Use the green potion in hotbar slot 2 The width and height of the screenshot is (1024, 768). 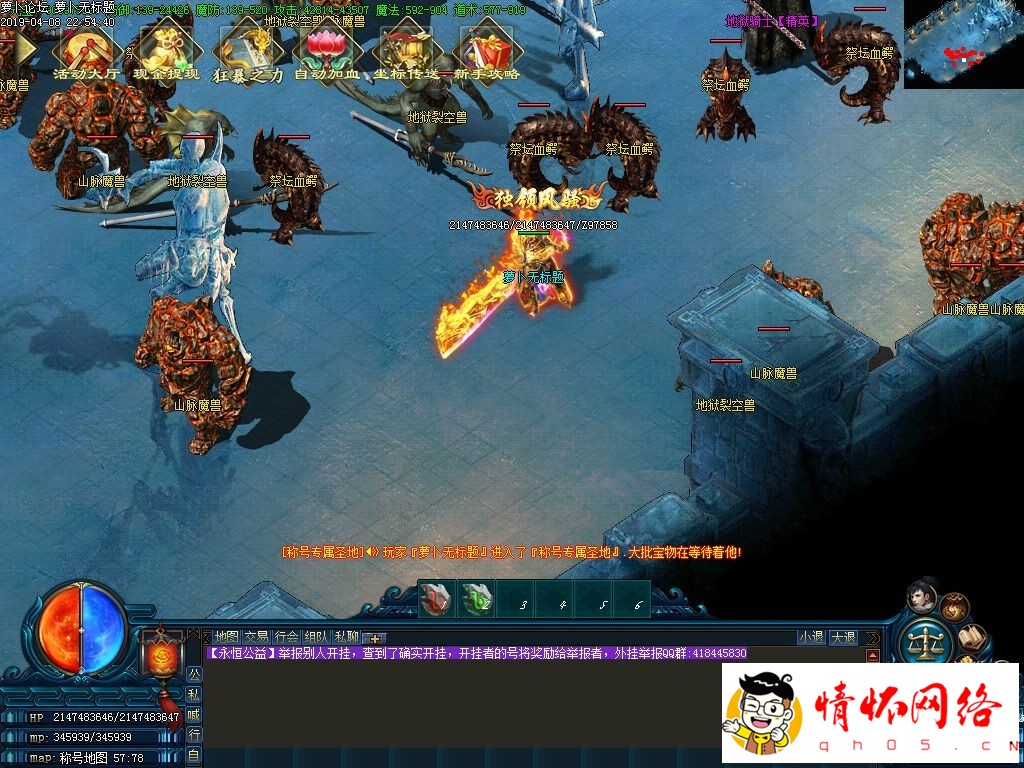click(476, 599)
